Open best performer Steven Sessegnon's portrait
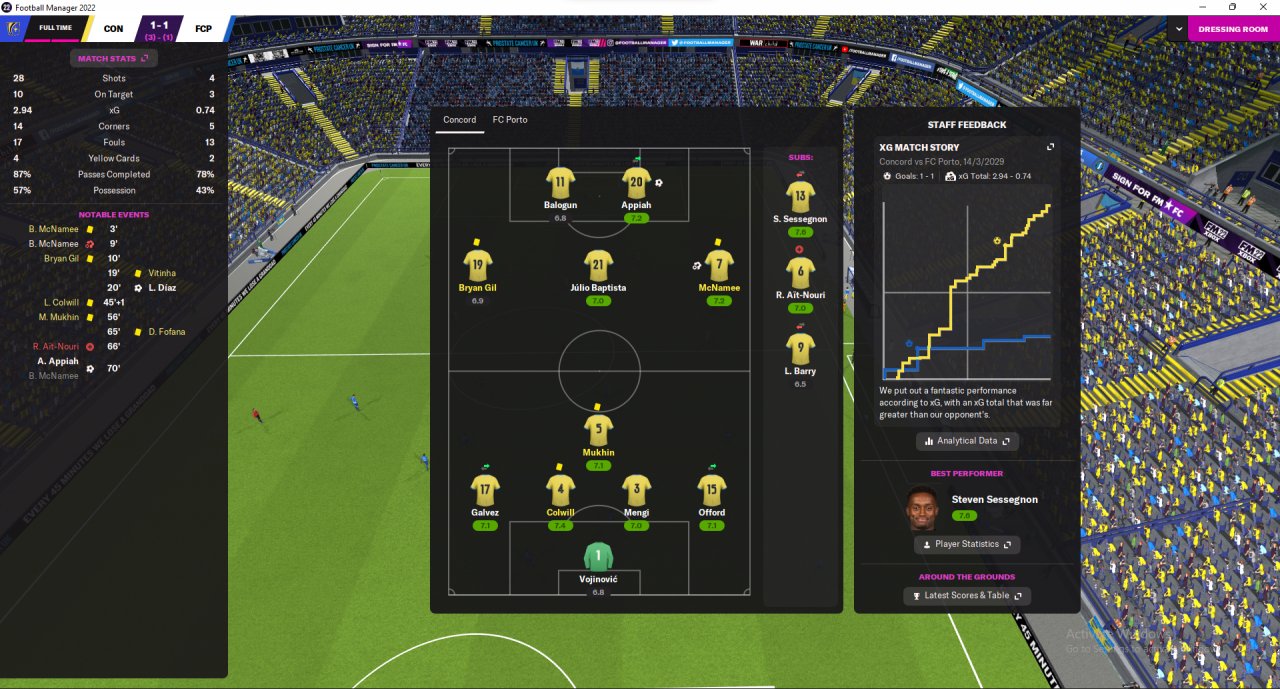Screen dimensions: 1280x689 pos(923,508)
